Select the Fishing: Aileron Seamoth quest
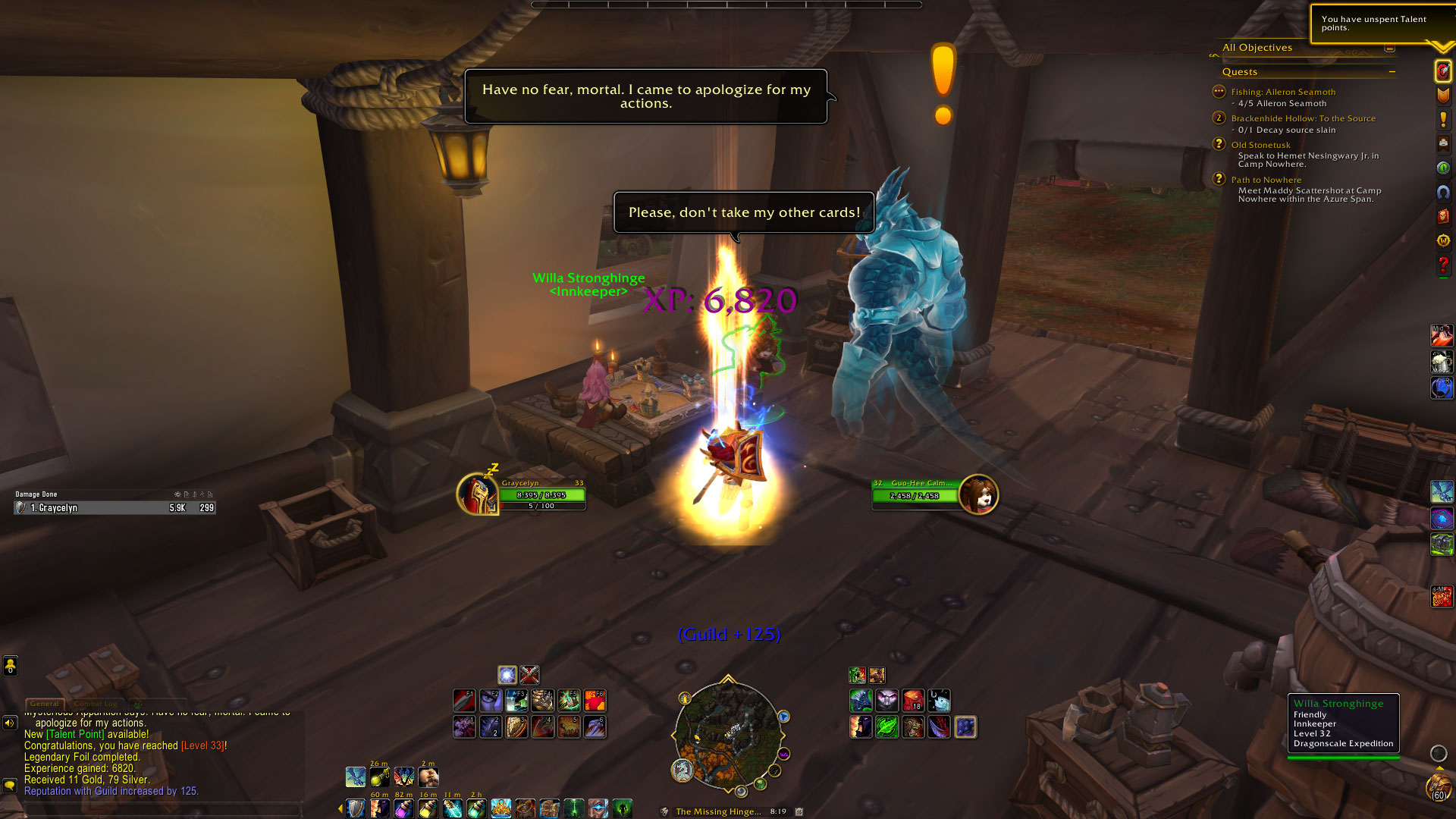 tap(1283, 92)
